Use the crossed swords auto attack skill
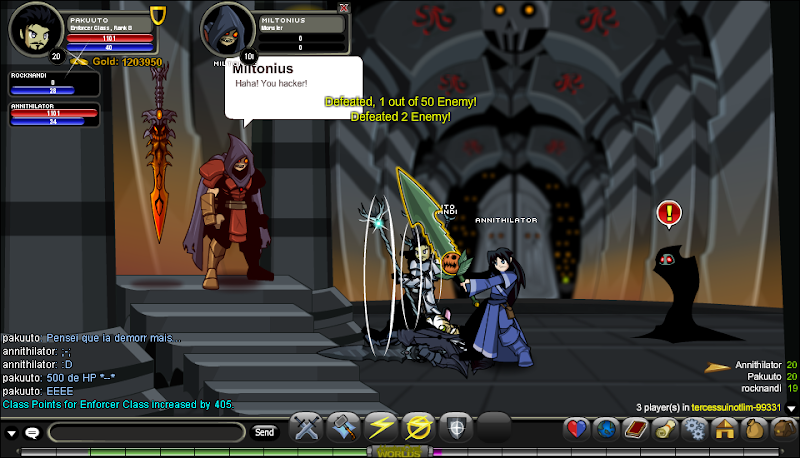The height and width of the screenshot is (458, 800). pyautogui.click(x=304, y=428)
